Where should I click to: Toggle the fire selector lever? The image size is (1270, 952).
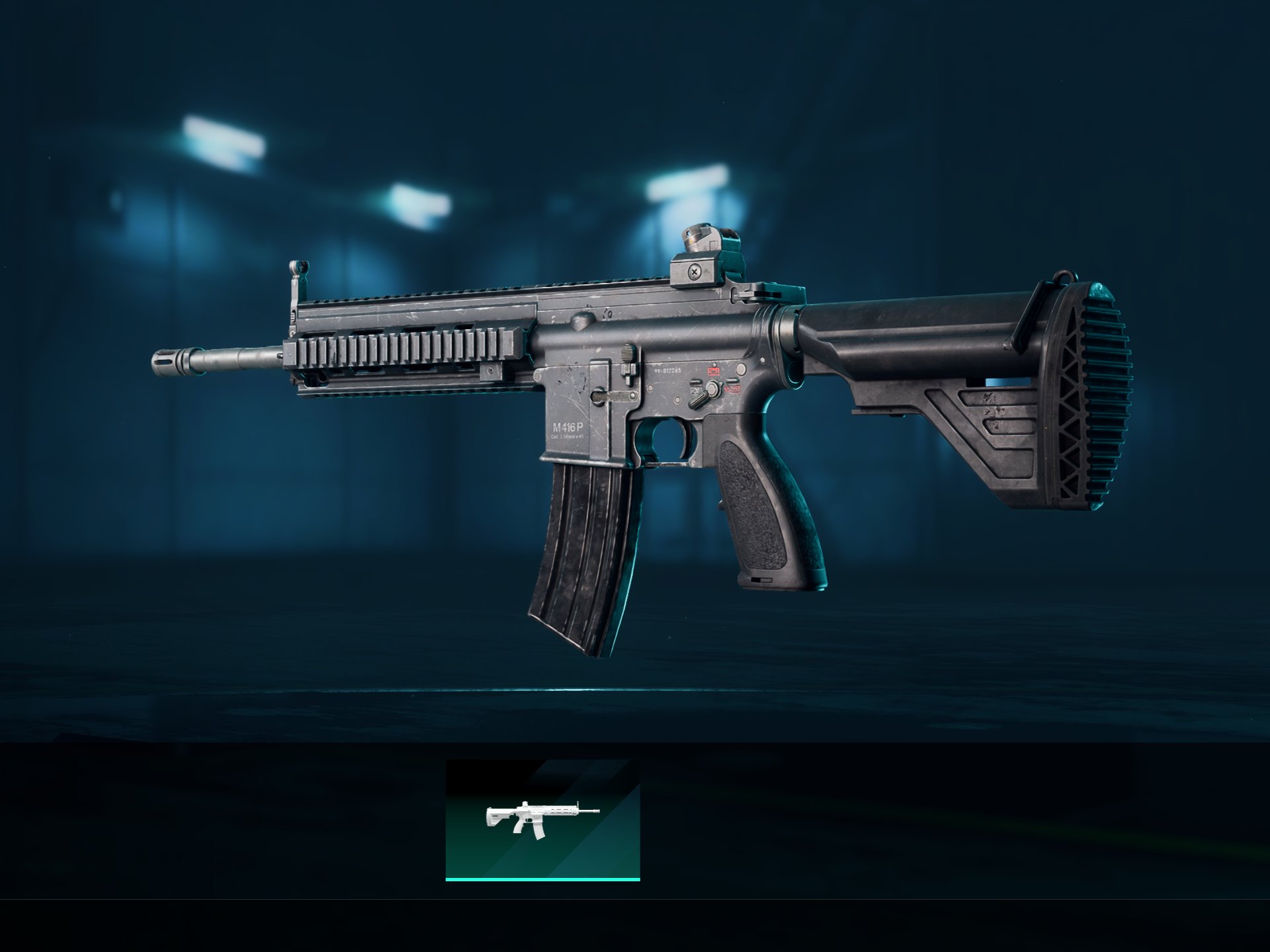[x=699, y=397]
